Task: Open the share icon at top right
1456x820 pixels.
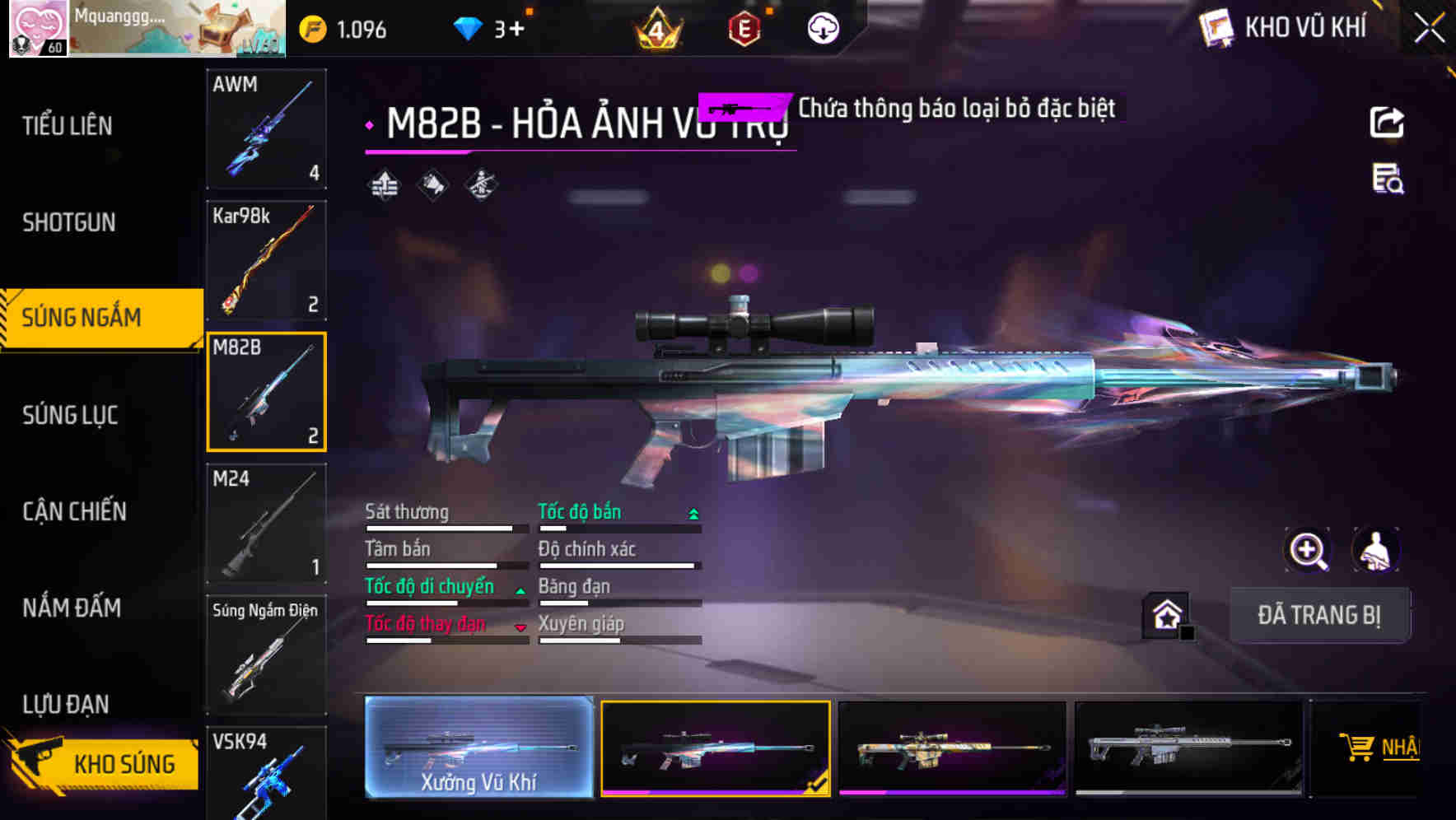Action: (x=1388, y=122)
